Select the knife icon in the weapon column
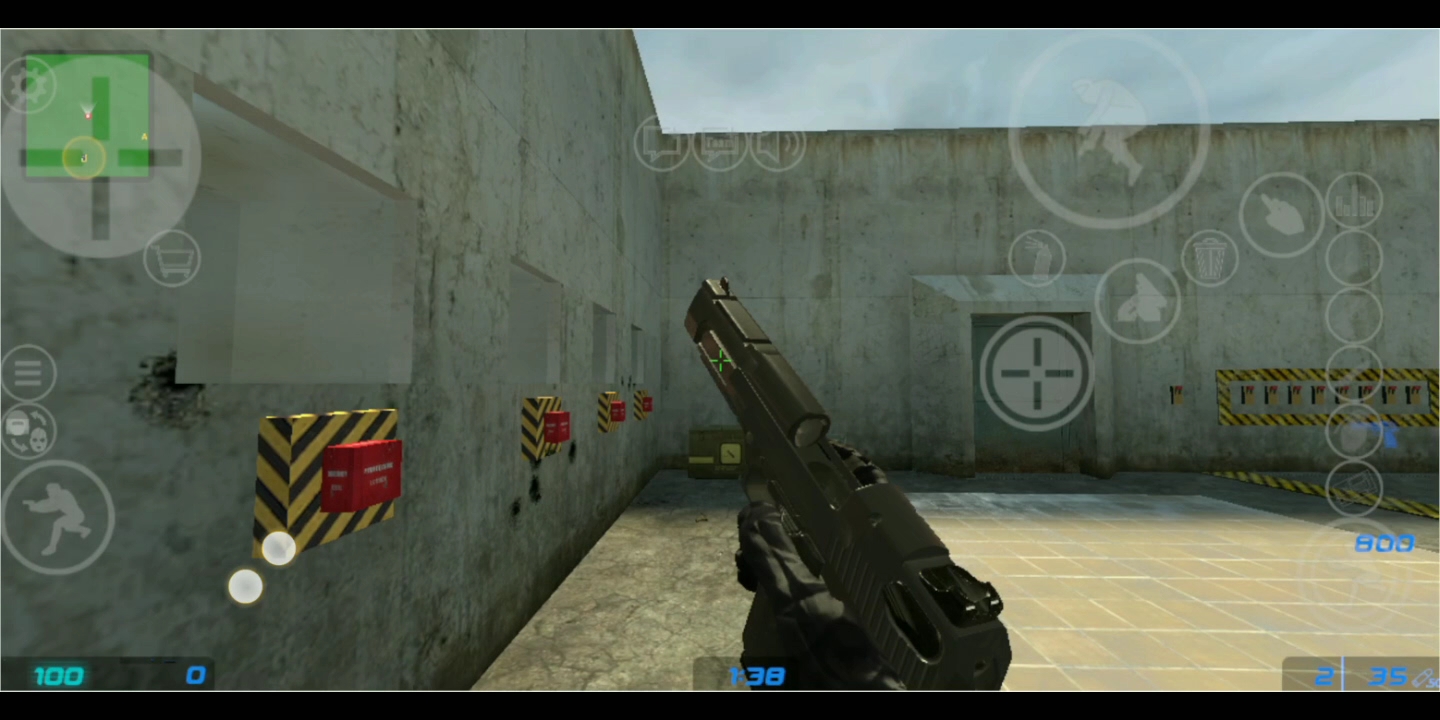Image resolution: width=1440 pixels, height=720 pixels. click(1281, 214)
